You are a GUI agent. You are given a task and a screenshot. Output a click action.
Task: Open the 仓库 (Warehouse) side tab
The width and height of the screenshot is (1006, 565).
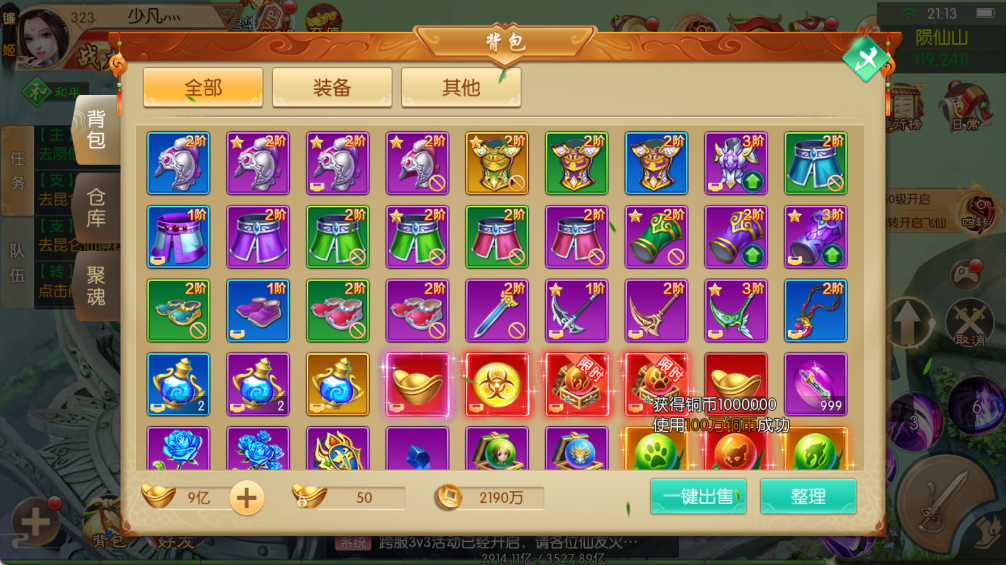tap(96, 208)
